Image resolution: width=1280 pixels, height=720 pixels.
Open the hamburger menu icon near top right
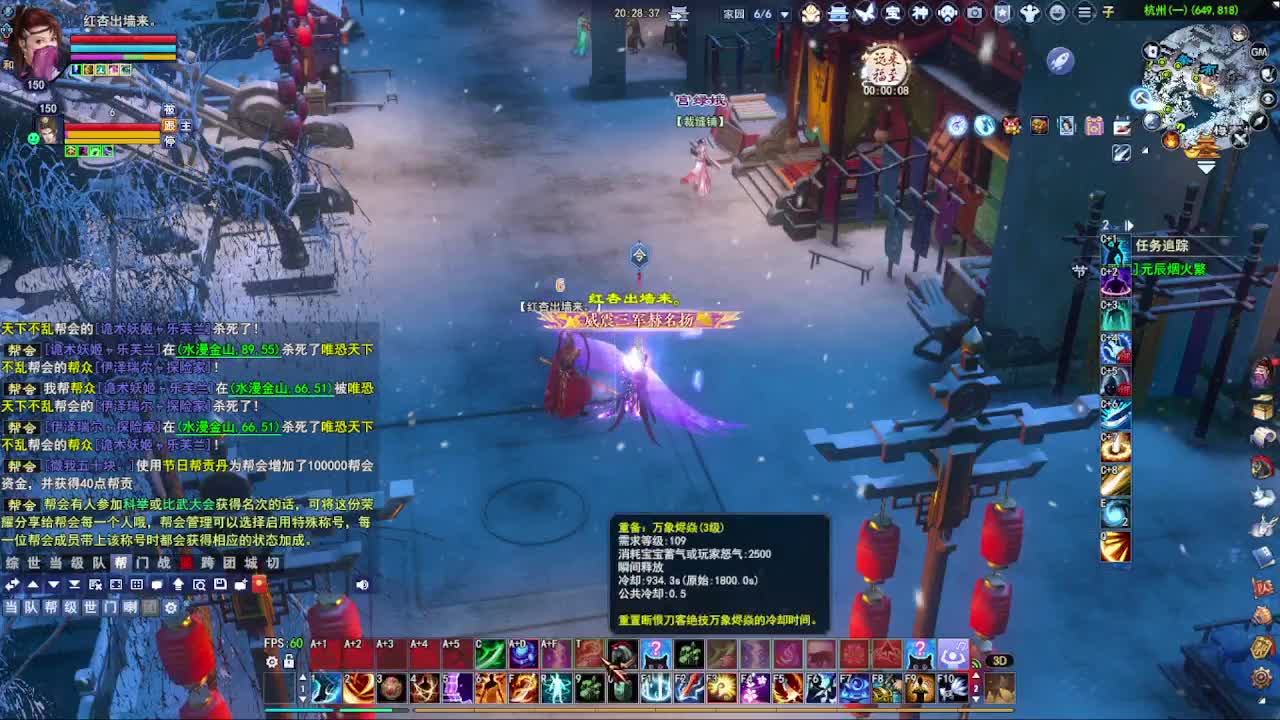[1084, 13]
